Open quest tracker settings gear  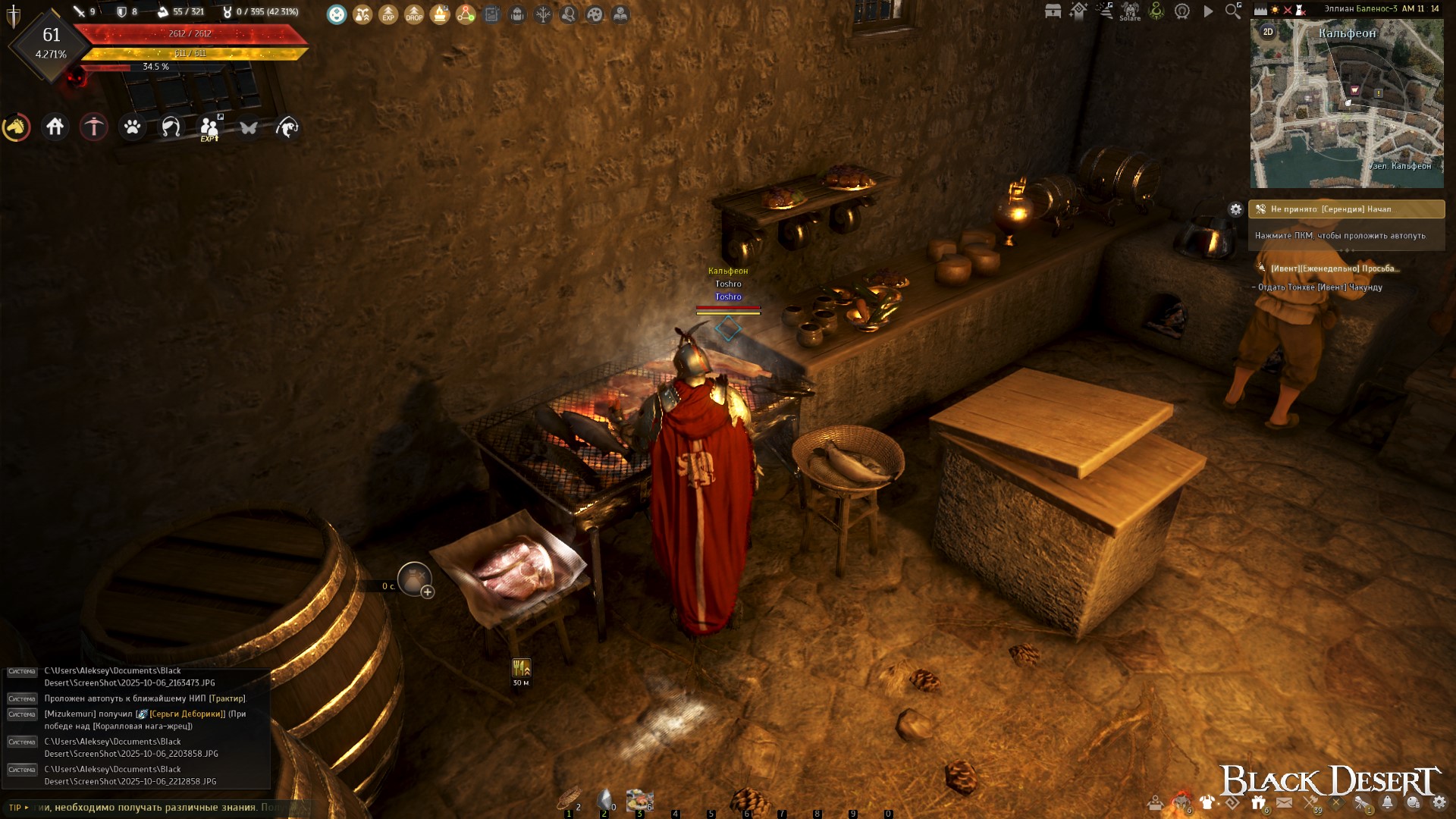pos(1236,209)
